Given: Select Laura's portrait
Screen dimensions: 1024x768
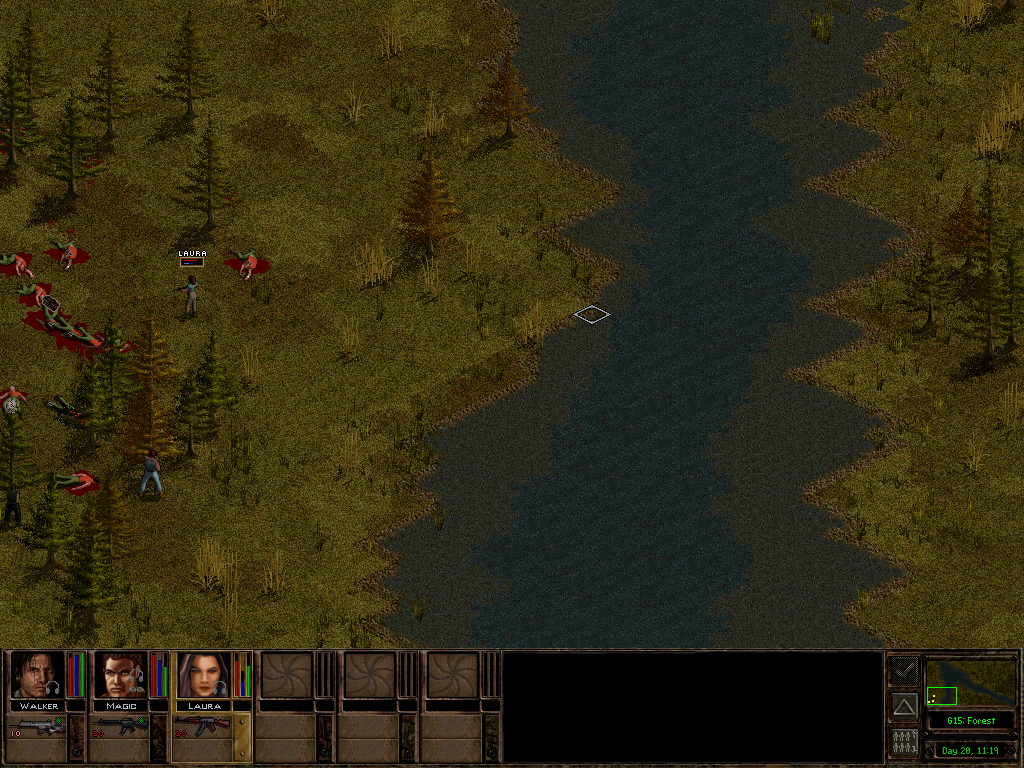Looking at the screenshot, I should pos(204,675).
